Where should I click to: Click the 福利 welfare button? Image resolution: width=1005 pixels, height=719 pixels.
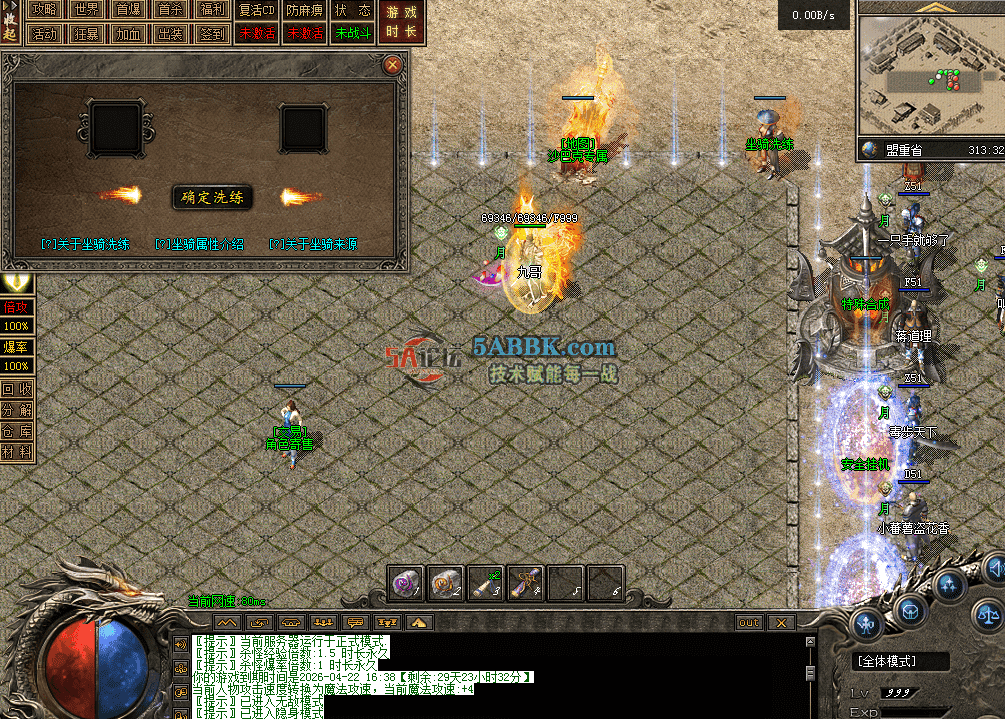(212, 10)
